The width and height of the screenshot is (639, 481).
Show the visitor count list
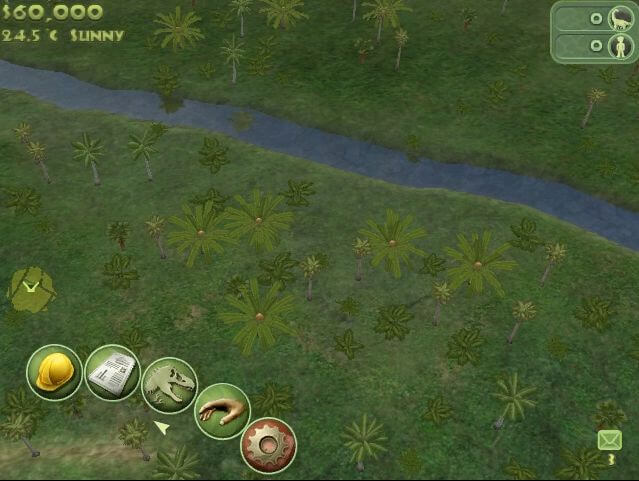point(596,47)
